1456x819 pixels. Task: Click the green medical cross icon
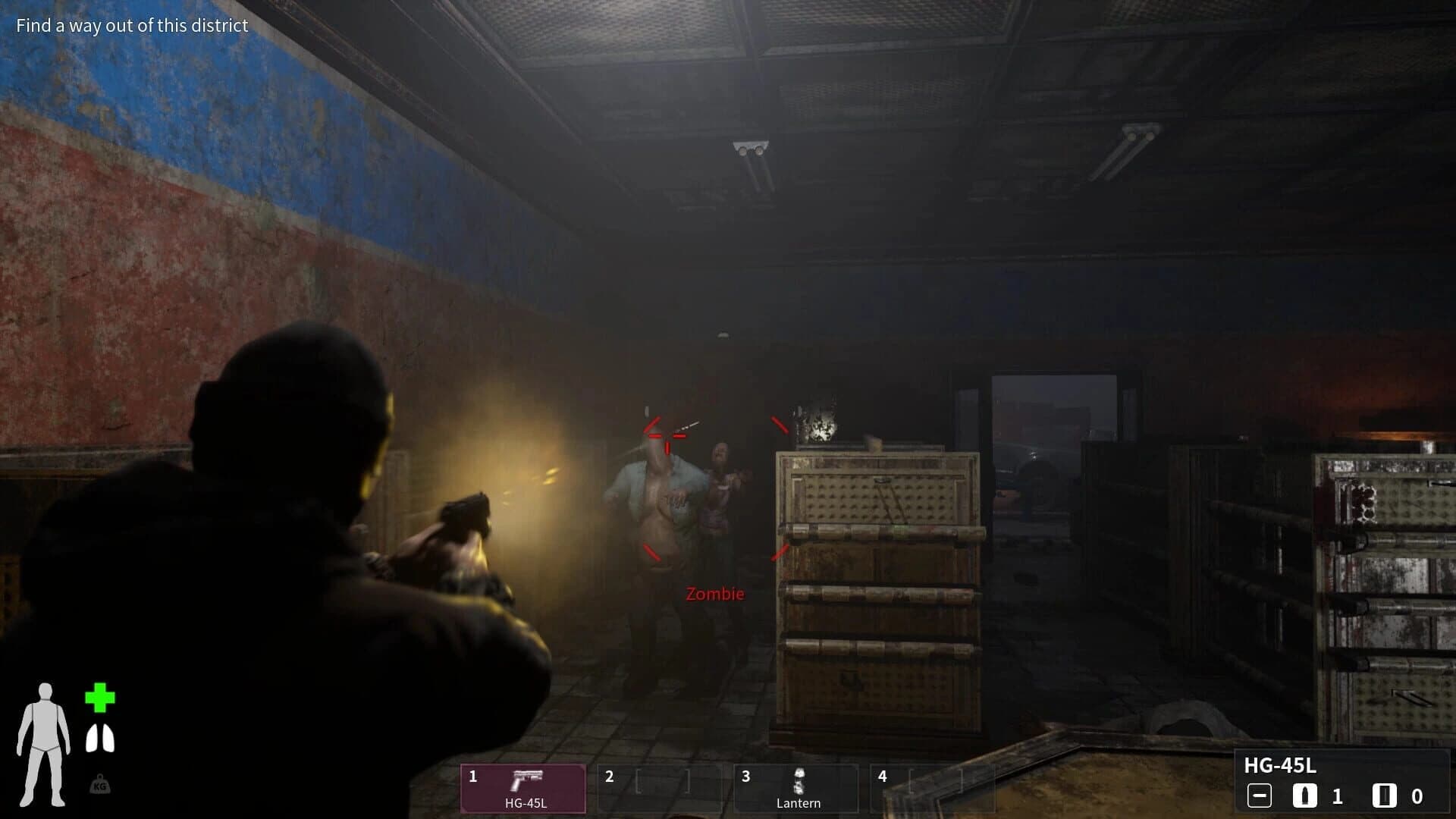pyautogui.click(x=99, y=698)
